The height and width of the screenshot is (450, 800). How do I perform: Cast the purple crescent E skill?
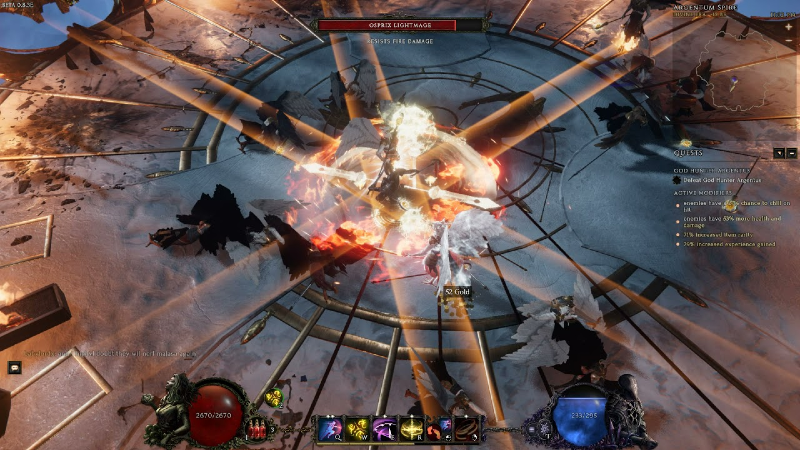click(x=385, y=429)
